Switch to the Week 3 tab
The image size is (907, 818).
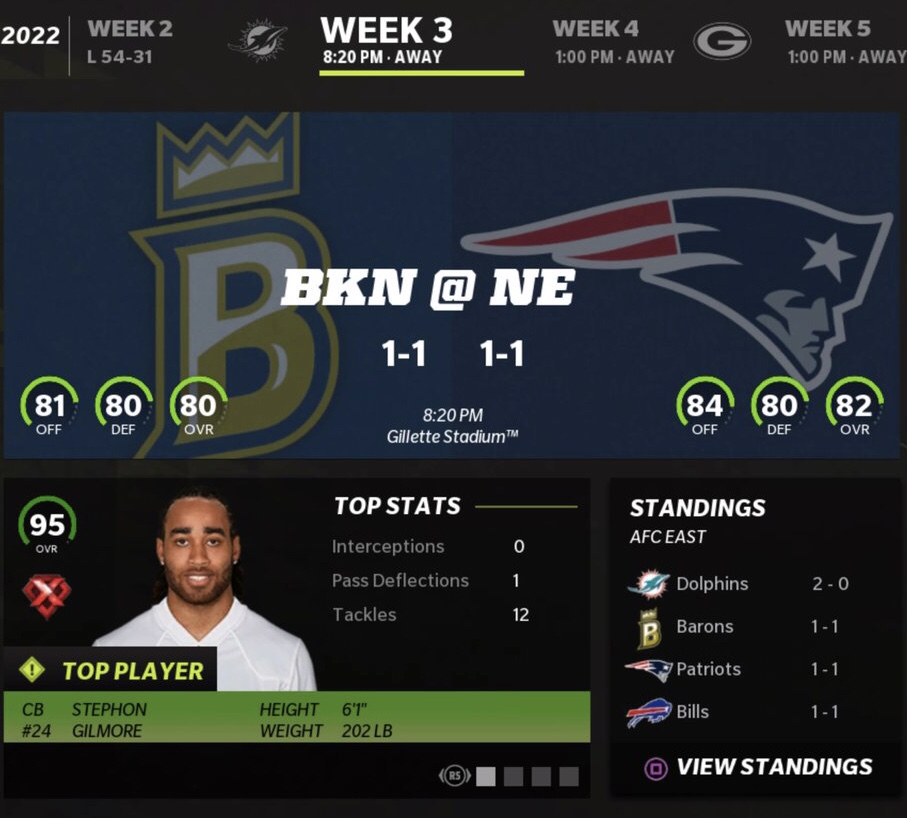pyautogui.click(x=387, y=41)
